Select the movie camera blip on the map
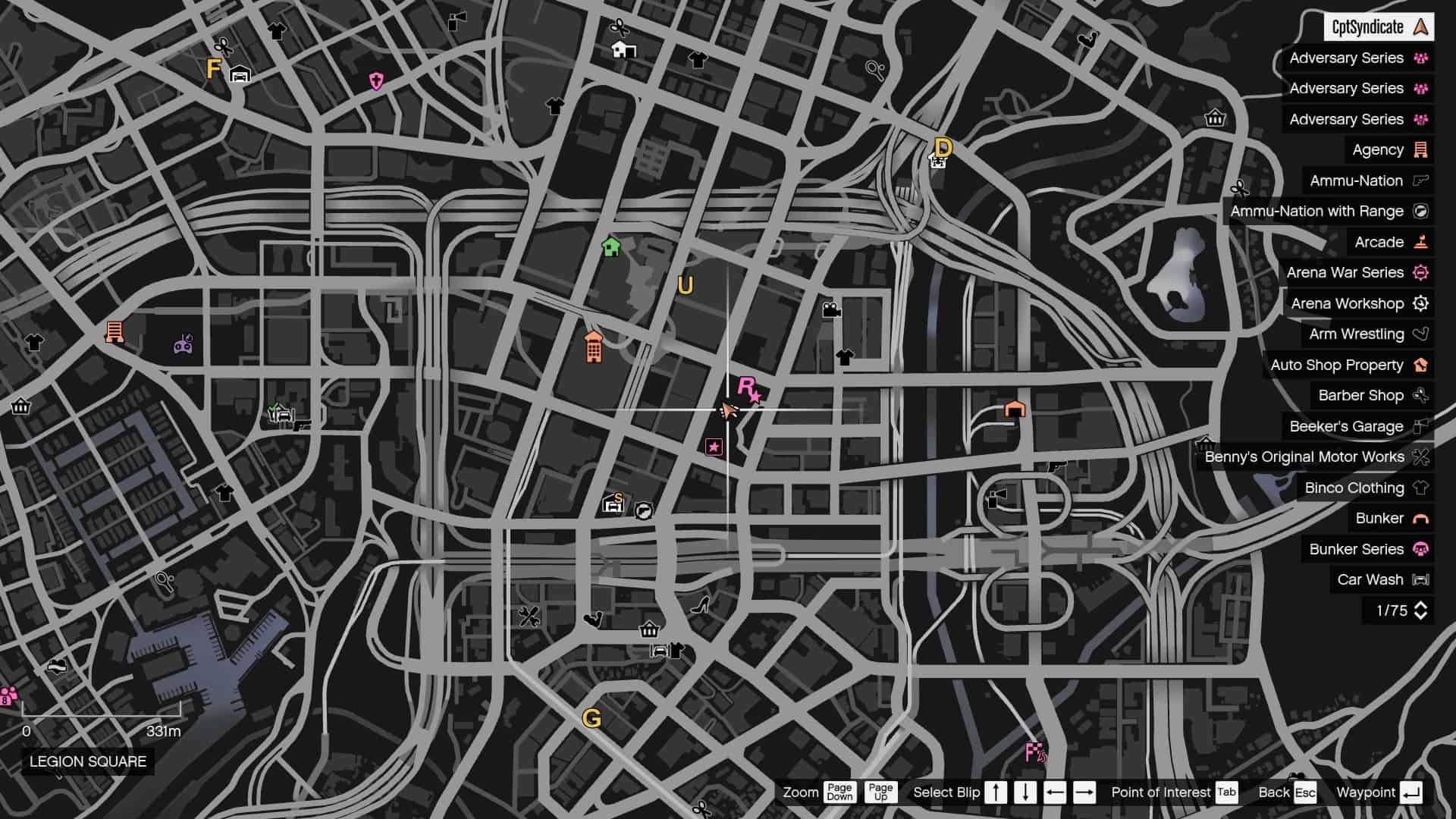1456x819 pixels. click(833, 309)
